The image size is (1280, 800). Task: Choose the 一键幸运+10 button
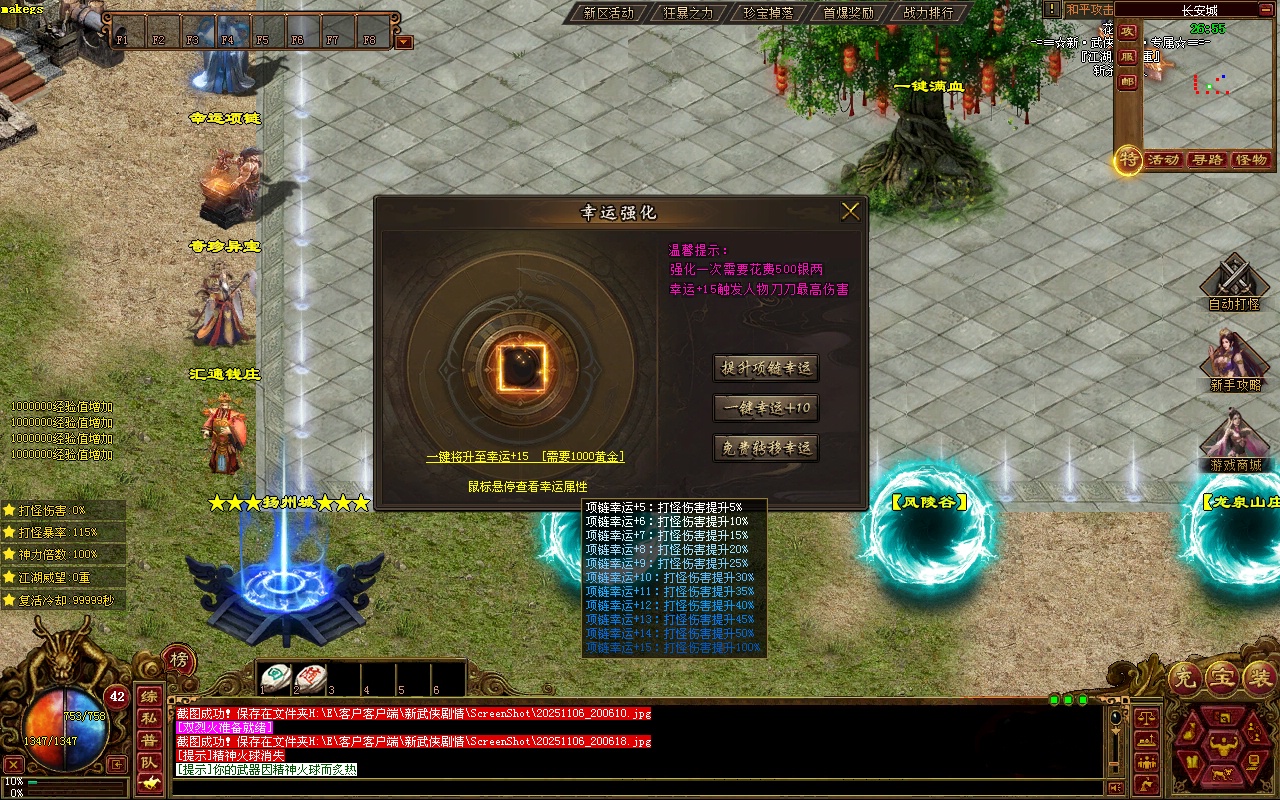pyautogui.click(x=766, y=408)
